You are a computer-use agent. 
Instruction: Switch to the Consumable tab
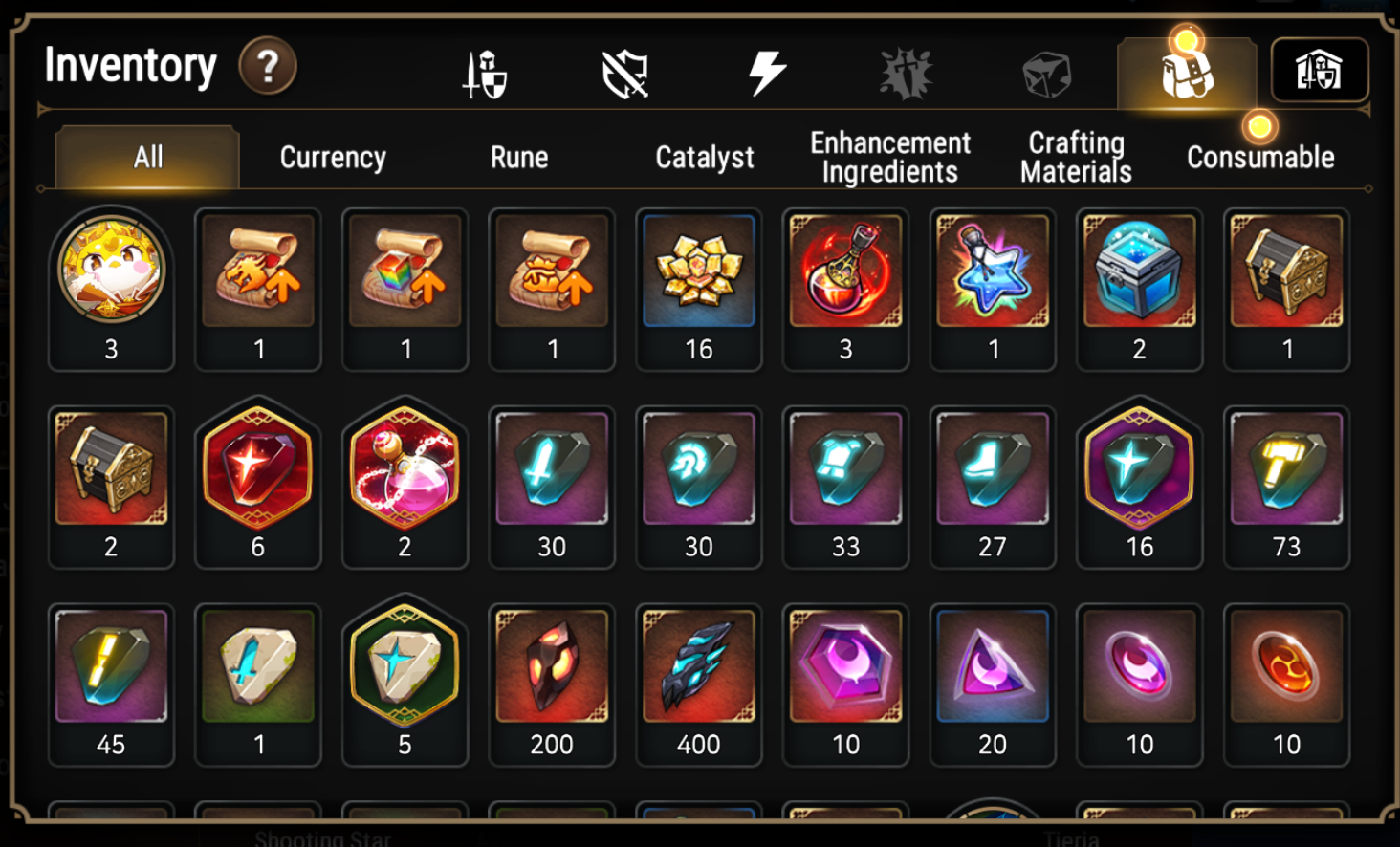tap(1259, 157)
